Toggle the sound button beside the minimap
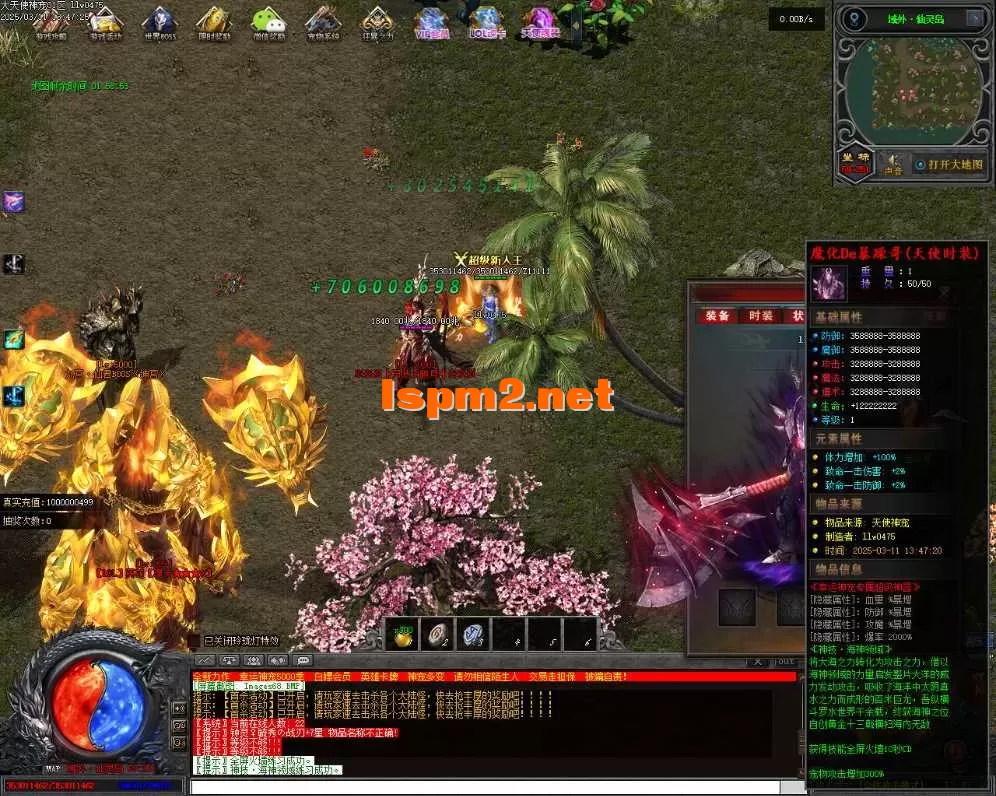Viewport: 996px width, 796px height. (x=893, y=164)
